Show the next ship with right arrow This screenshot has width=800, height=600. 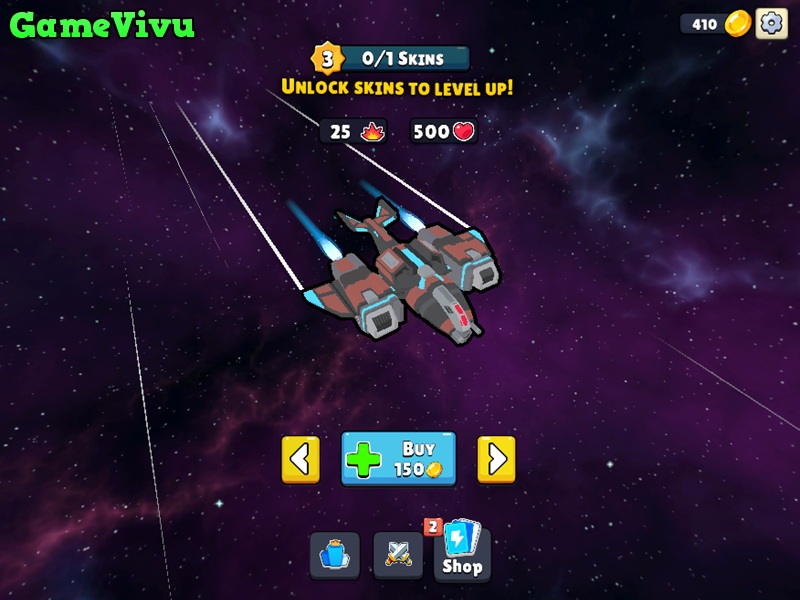496,459
